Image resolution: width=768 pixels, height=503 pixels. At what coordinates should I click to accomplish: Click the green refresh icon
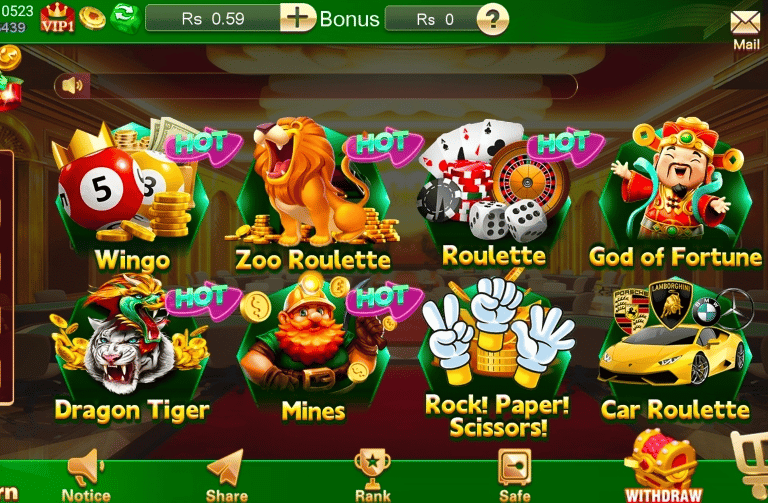126,17
